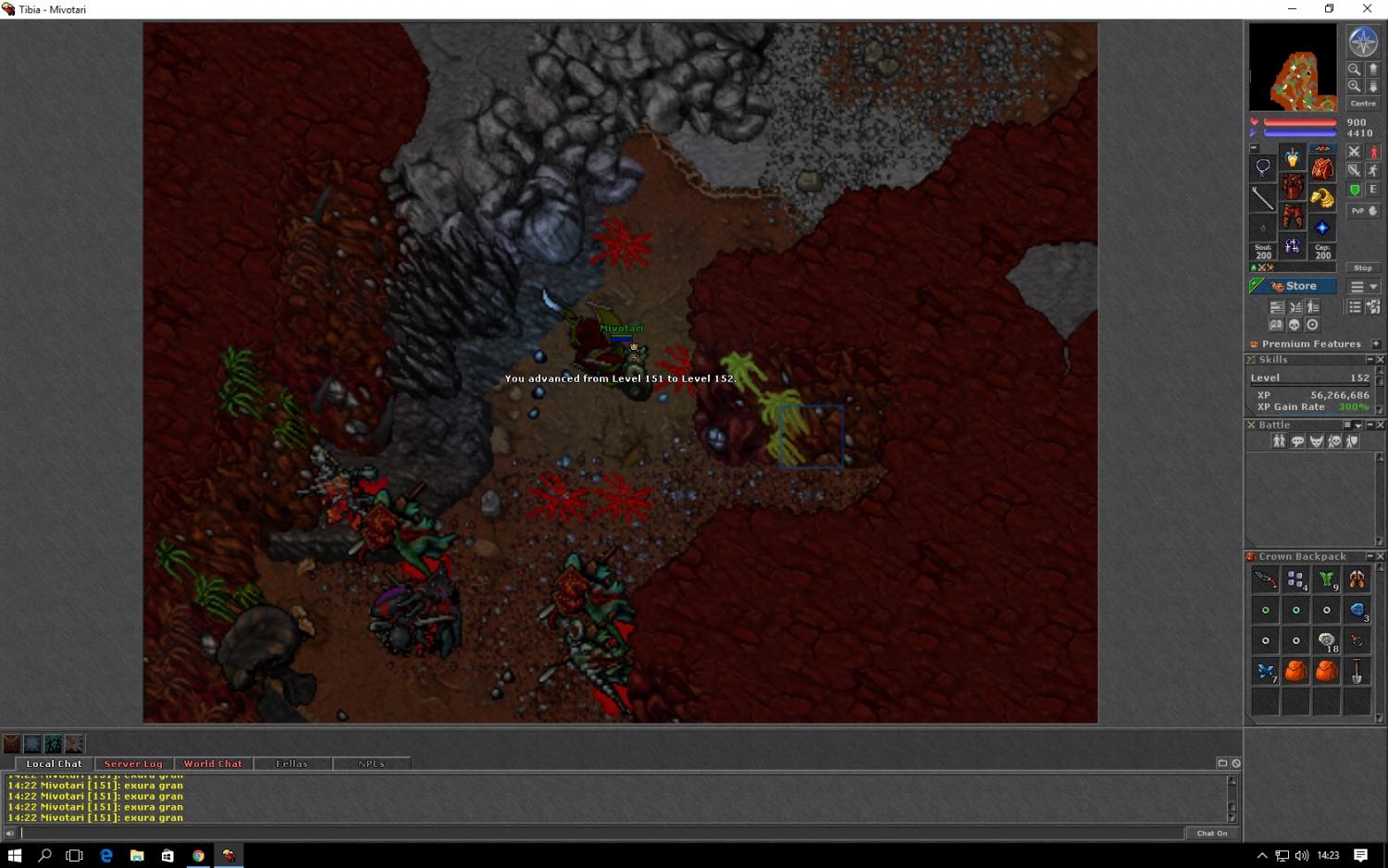Switch to the Server Log tab
1388x868 pixels.
pos(133,764)
